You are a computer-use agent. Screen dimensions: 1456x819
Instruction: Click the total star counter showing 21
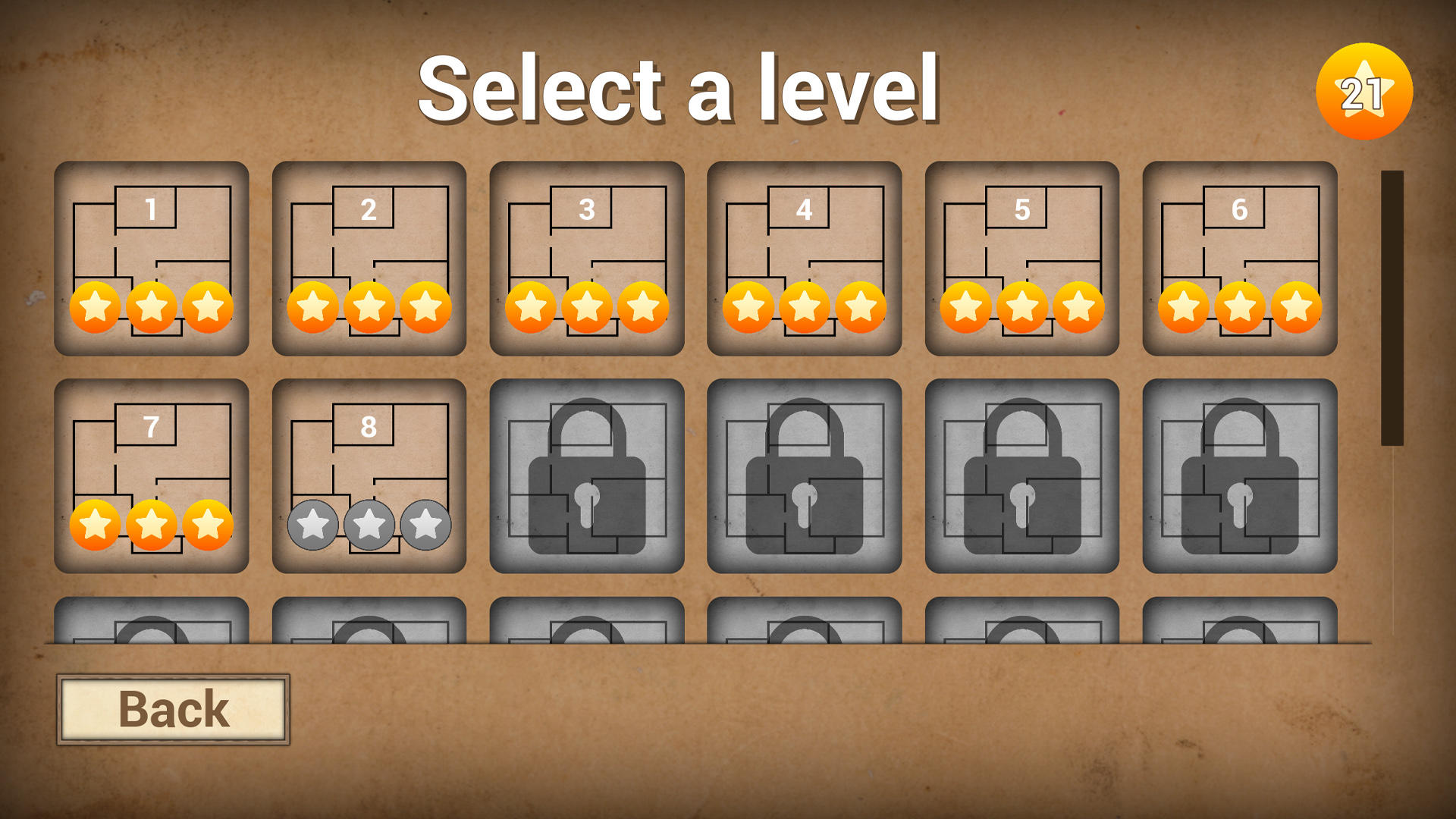pyautogui.click(x=1366, y=89)
